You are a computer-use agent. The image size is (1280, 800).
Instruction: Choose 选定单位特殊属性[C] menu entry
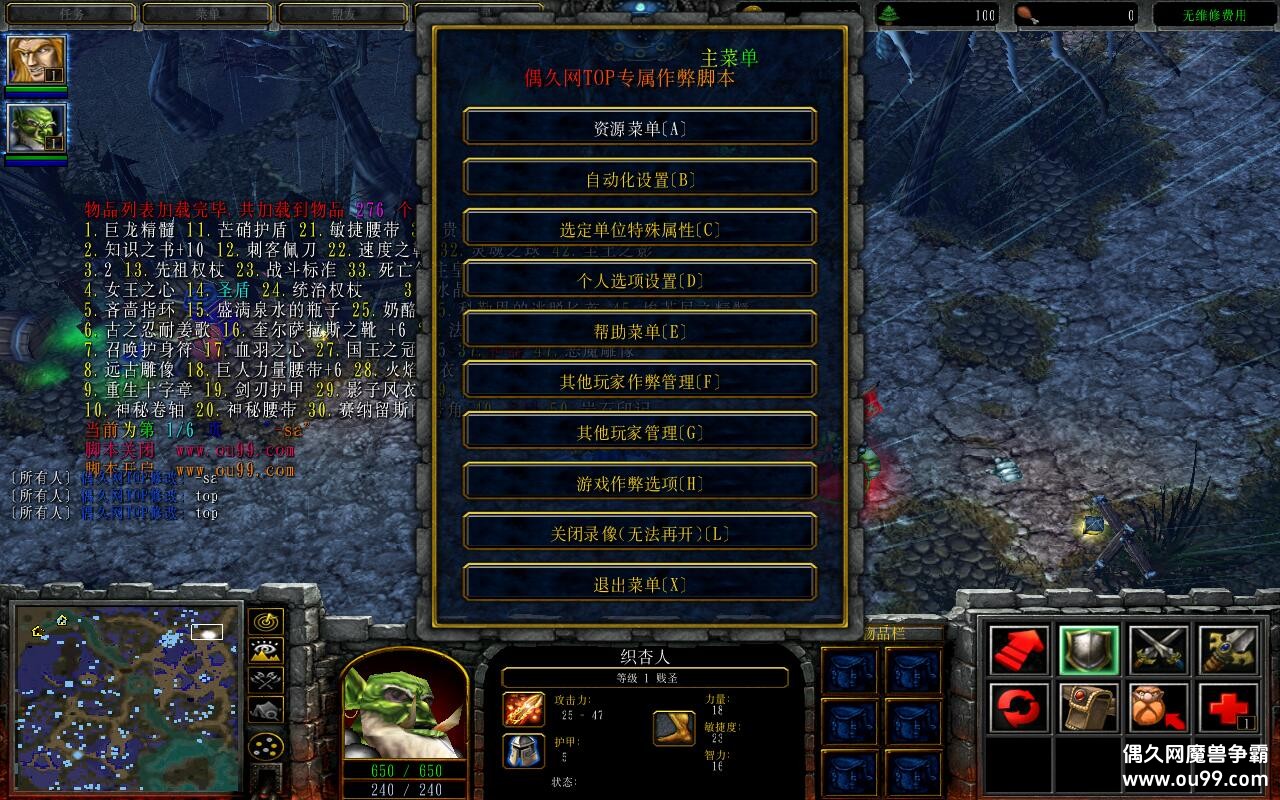coord(640,230)
